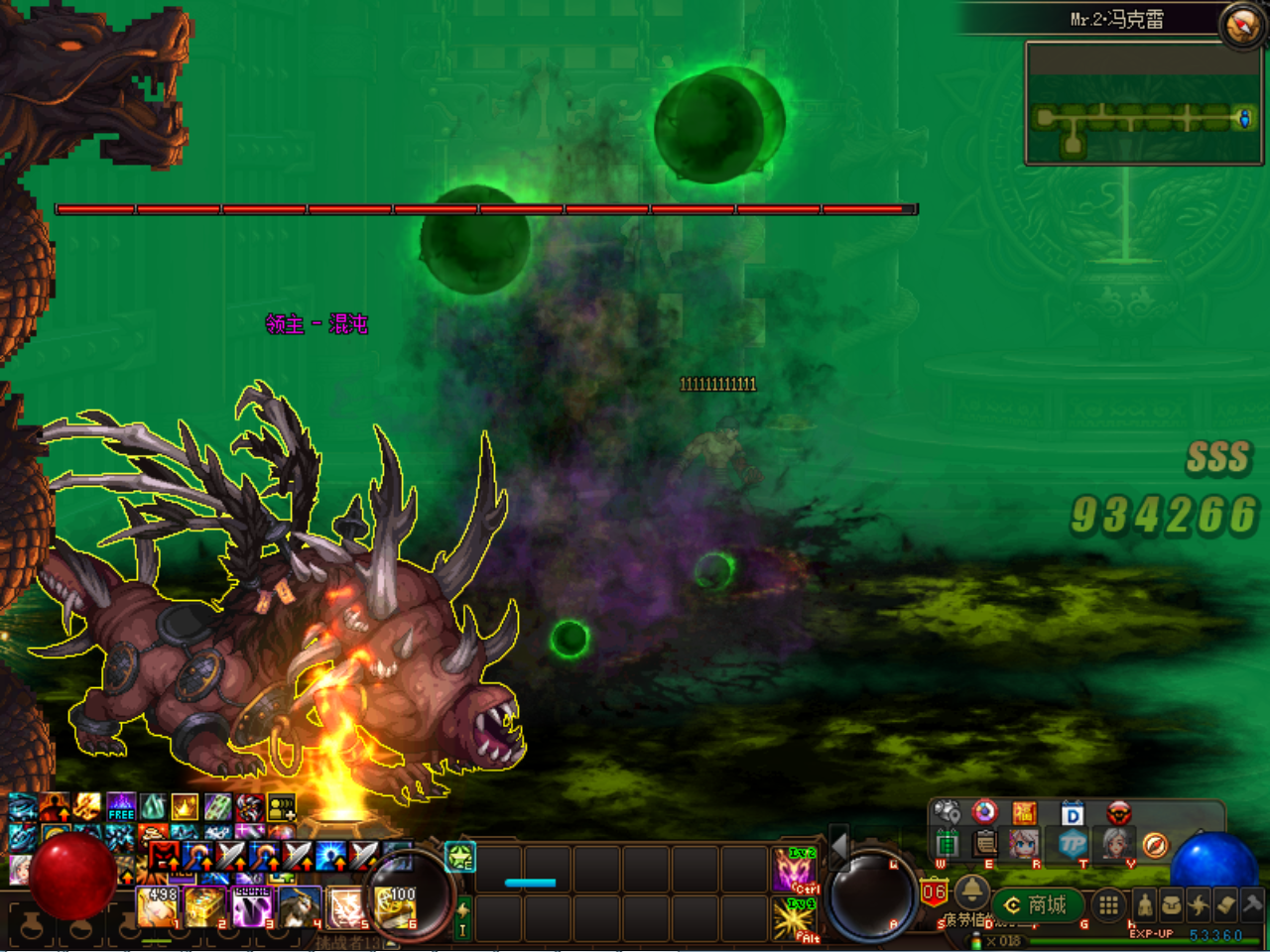
Task: Use the quick slot item with count 498
Action: point(157,907)
